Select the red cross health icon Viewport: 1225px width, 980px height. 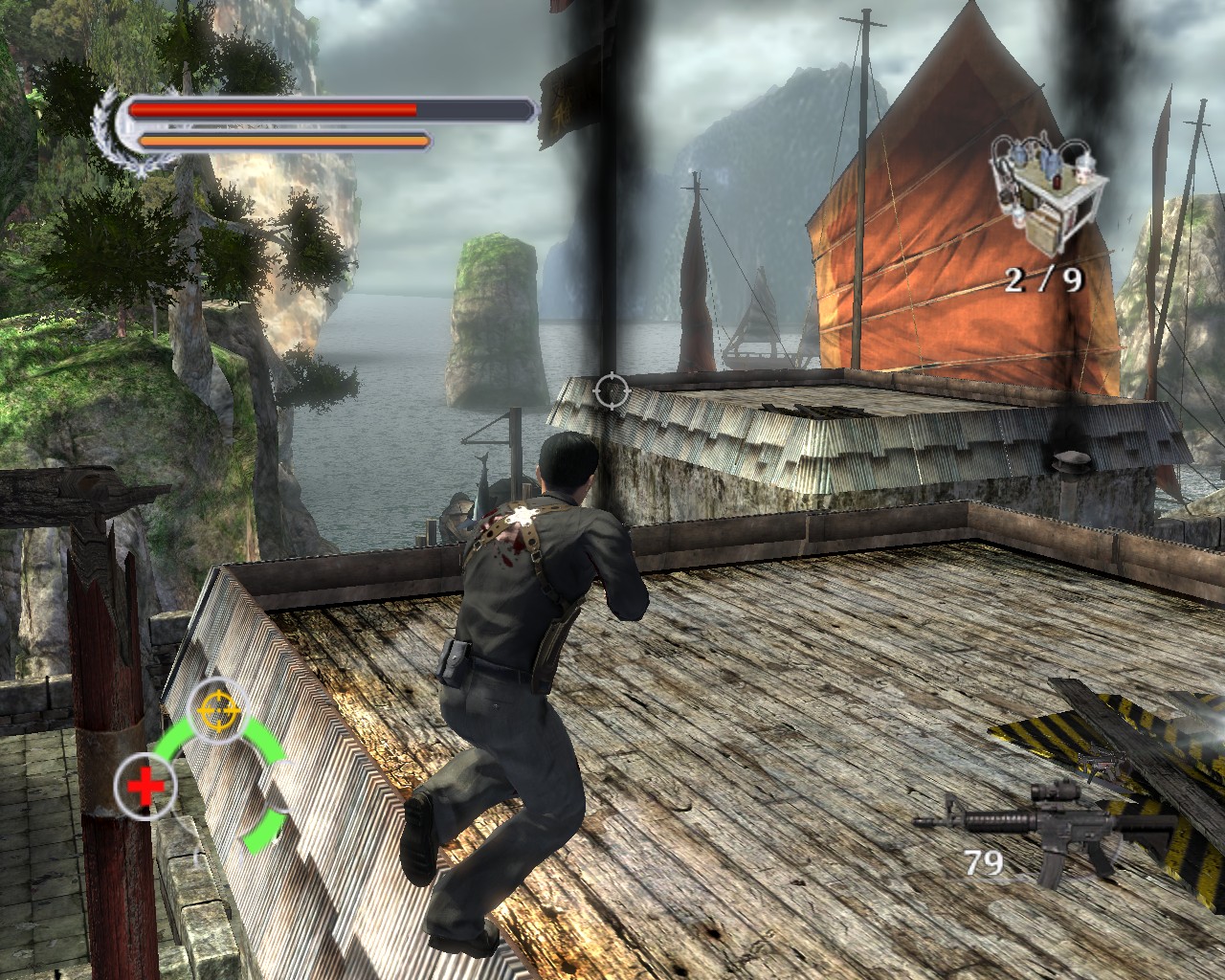(x=145, y=788)
